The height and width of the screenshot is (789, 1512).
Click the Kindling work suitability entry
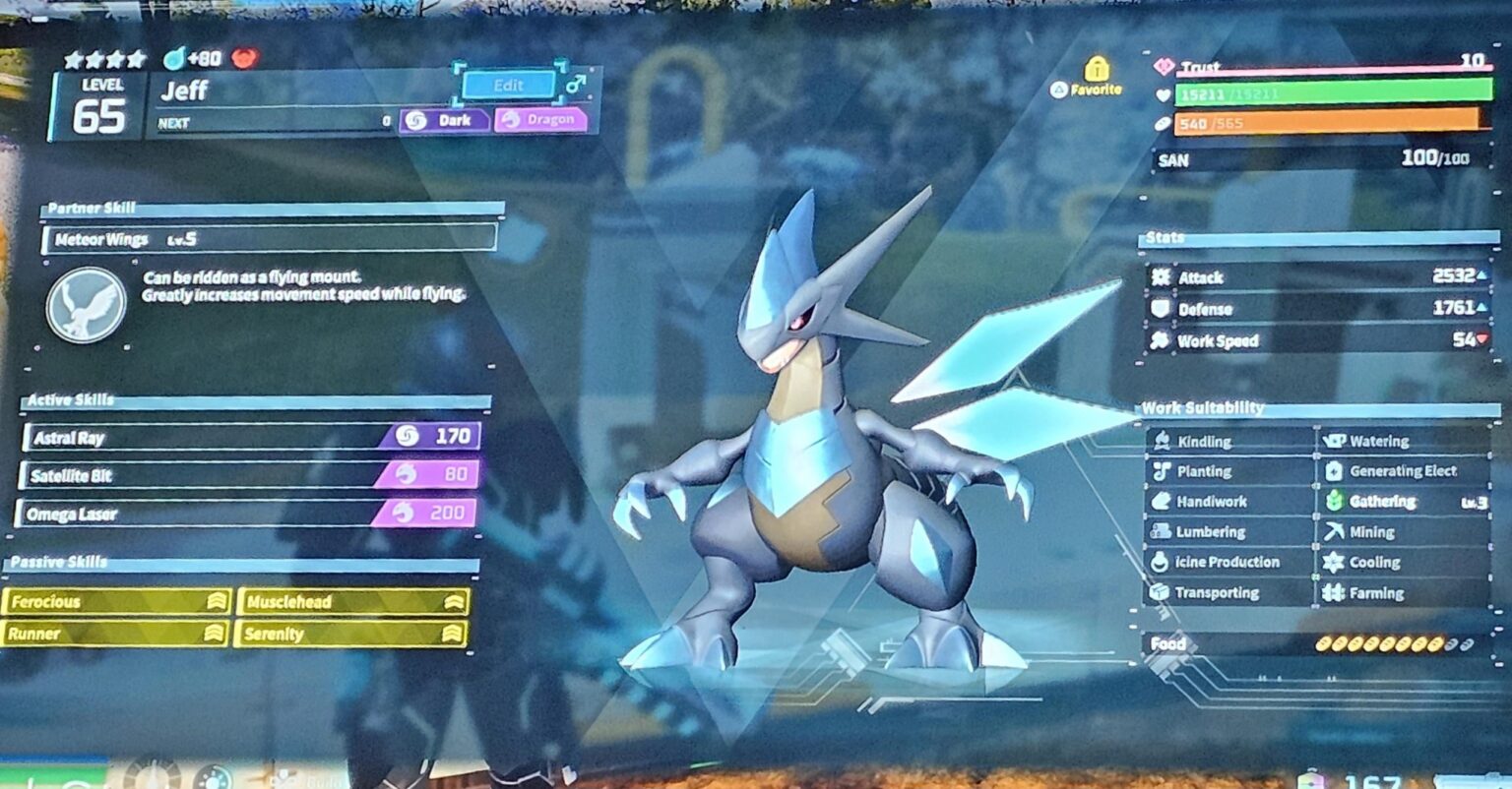[x=1230, y=442]
